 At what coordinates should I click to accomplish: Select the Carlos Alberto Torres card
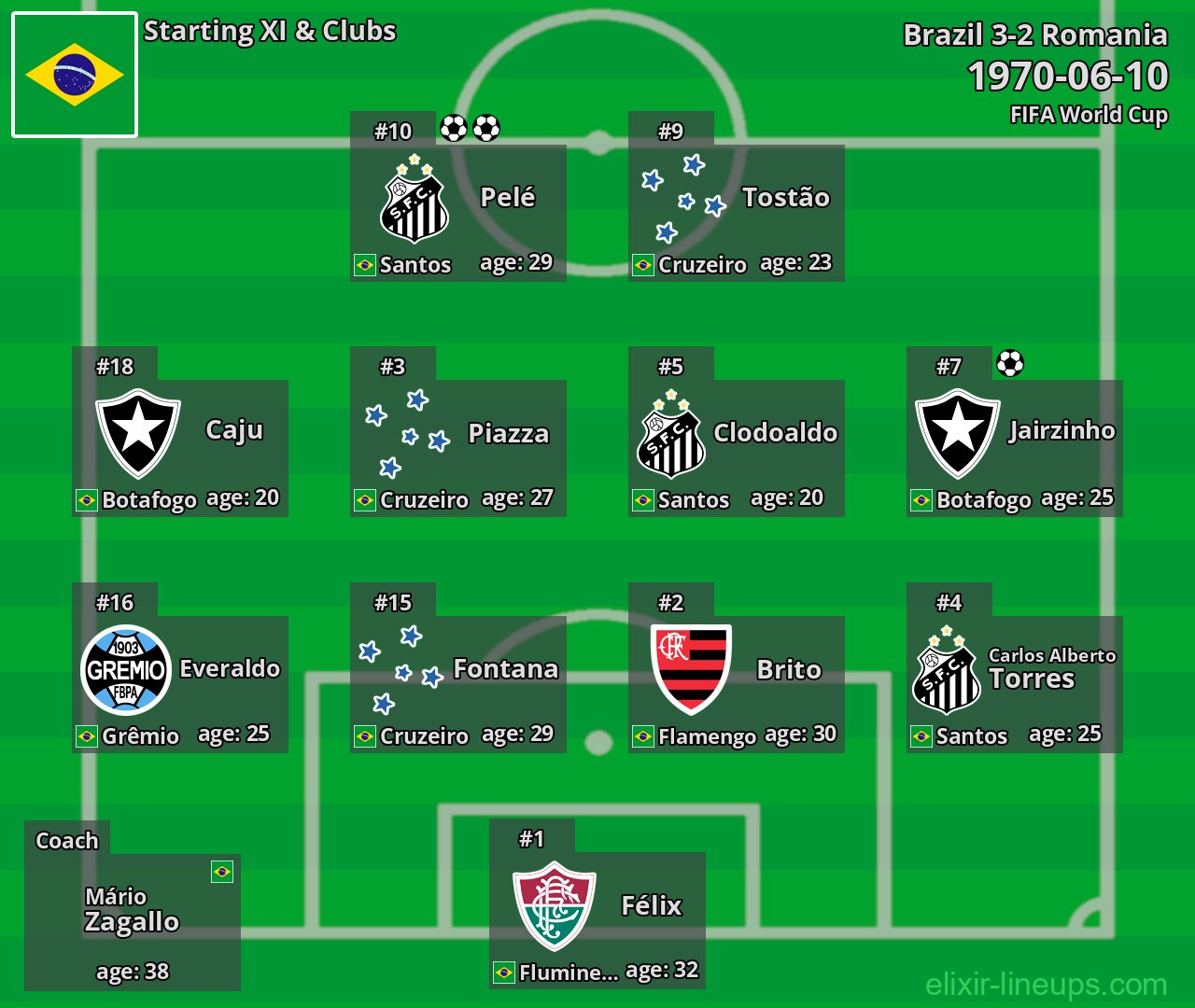tap(1015, 684)
